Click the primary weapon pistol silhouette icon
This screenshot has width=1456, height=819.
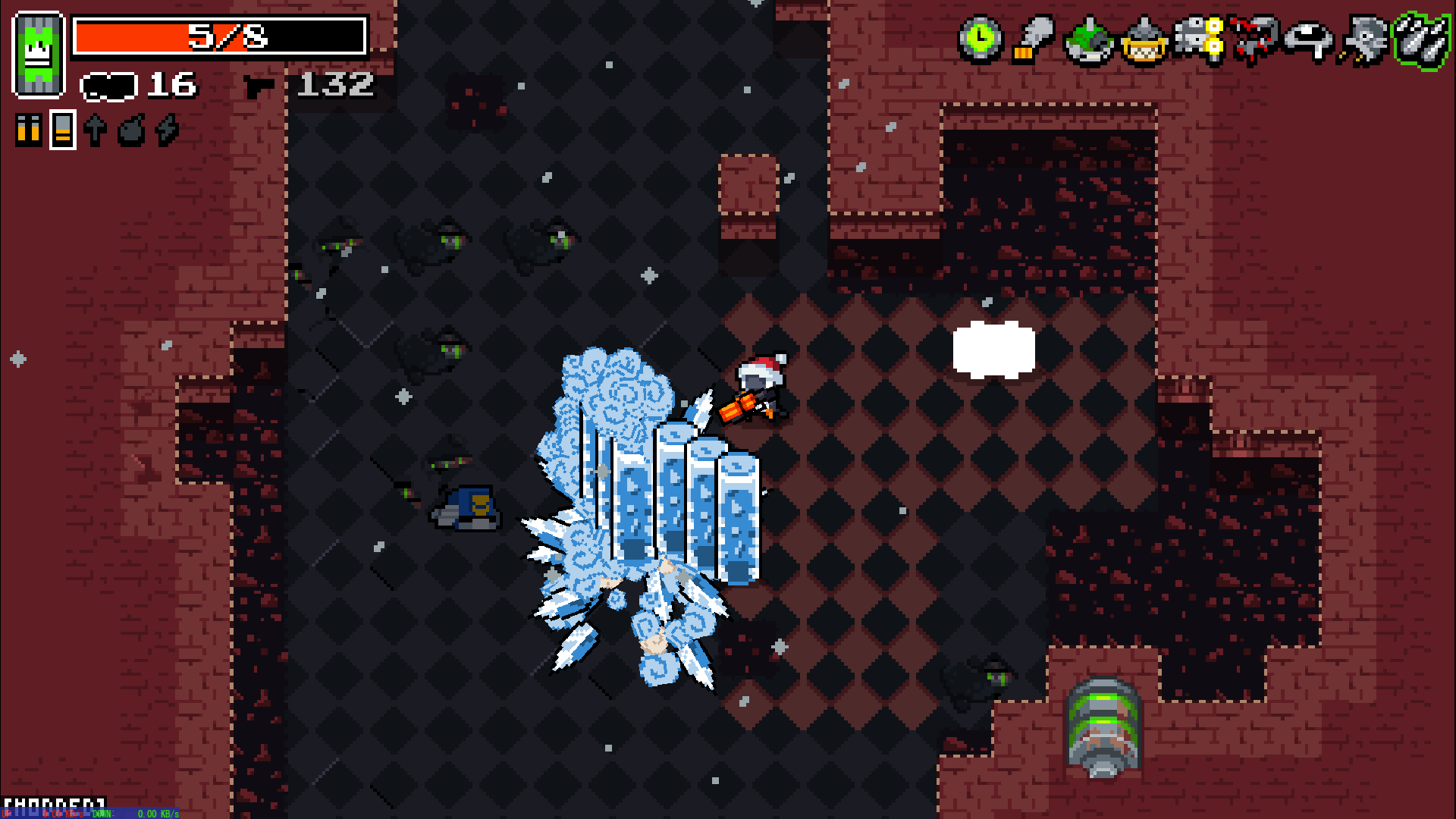[x=259, y=86]
